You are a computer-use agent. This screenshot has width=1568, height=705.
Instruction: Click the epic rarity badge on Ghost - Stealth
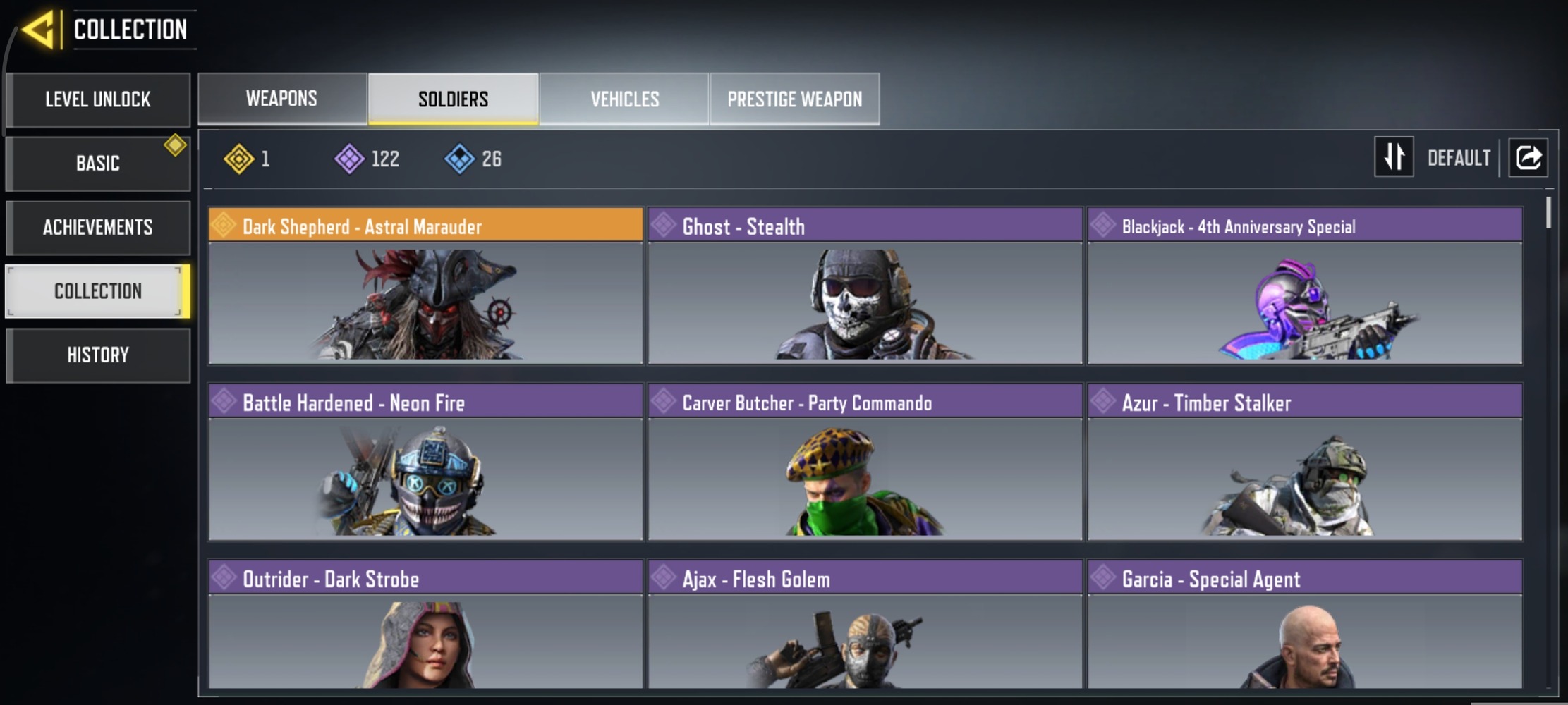[x=664, y=226]
